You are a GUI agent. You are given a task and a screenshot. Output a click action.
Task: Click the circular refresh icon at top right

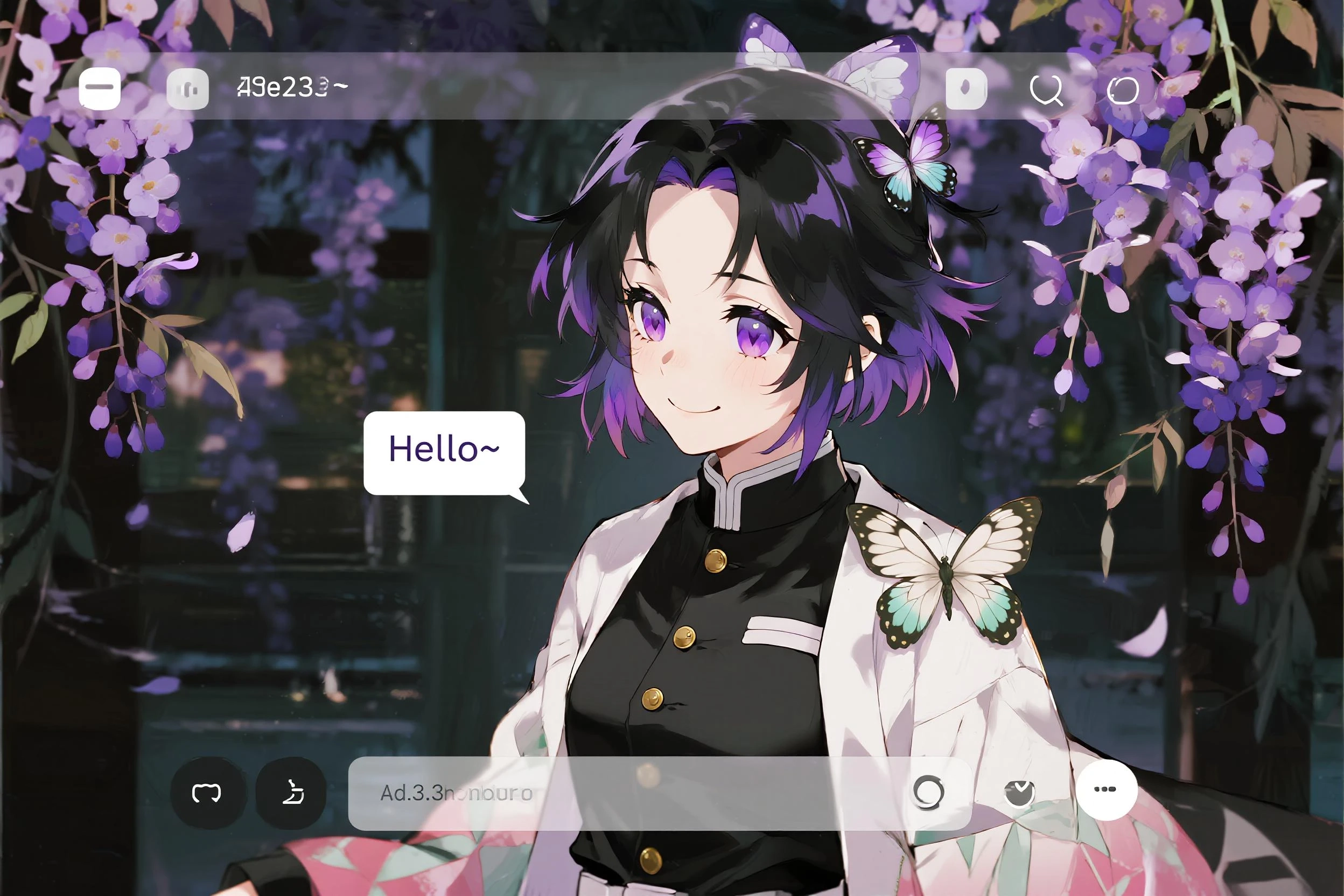pos(1123,90)
